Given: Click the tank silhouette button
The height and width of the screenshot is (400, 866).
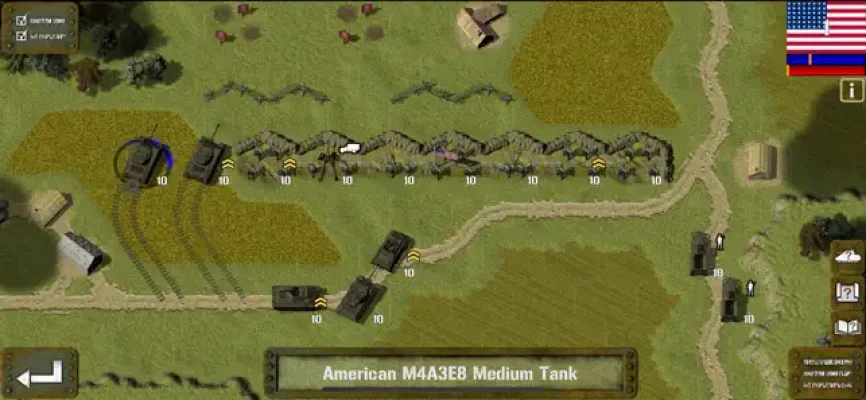Looking at the screenshot, I should [x=847, y=256].
